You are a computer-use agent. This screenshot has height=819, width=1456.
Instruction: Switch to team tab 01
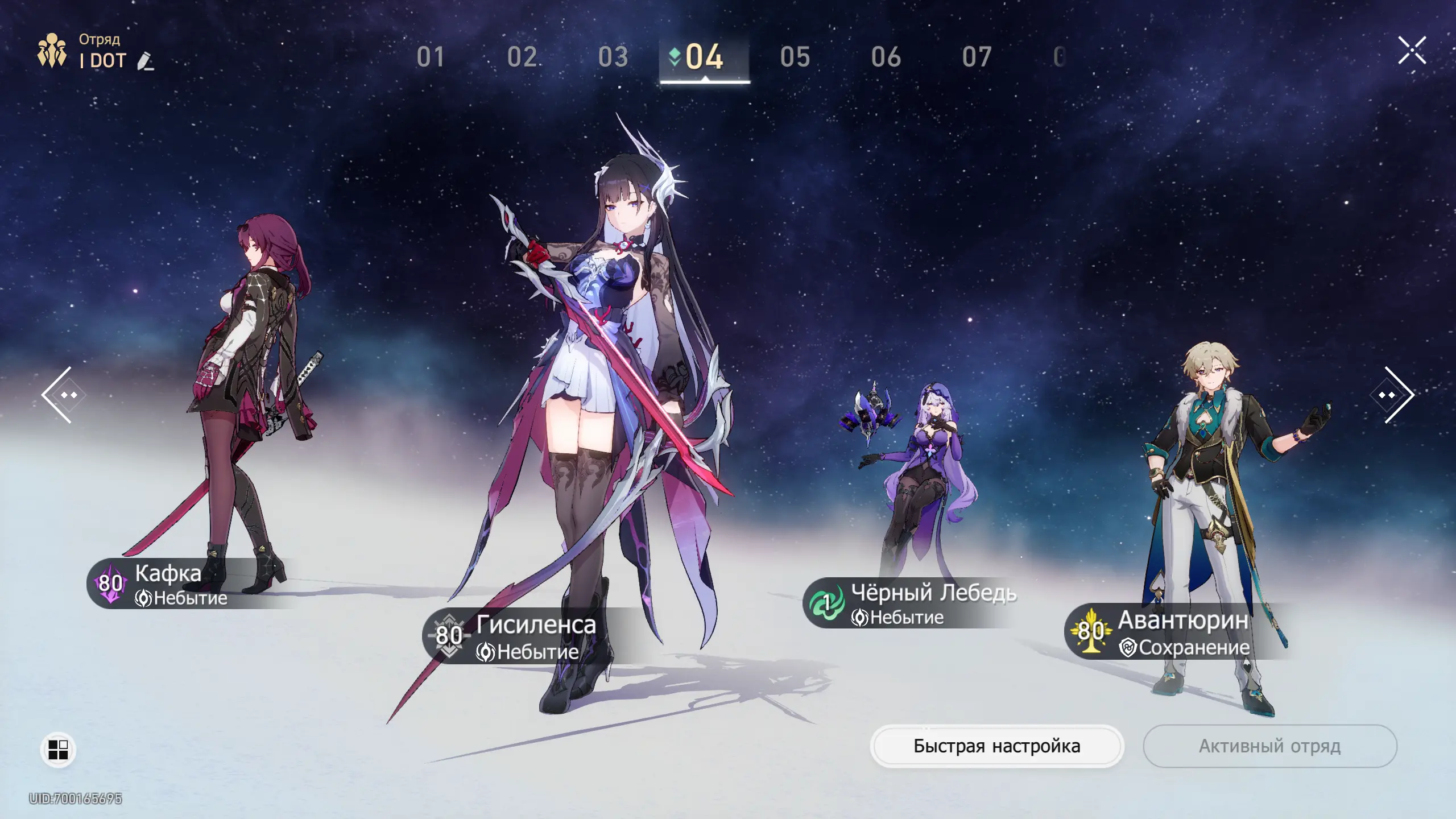[x=431, y=57]
